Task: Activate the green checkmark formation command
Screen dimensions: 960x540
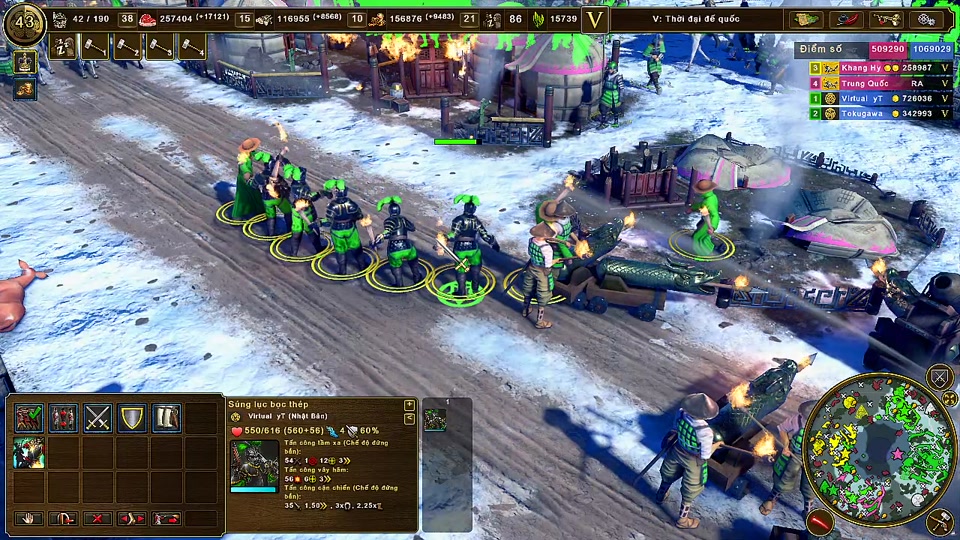Action: click(x=29, y=418)
